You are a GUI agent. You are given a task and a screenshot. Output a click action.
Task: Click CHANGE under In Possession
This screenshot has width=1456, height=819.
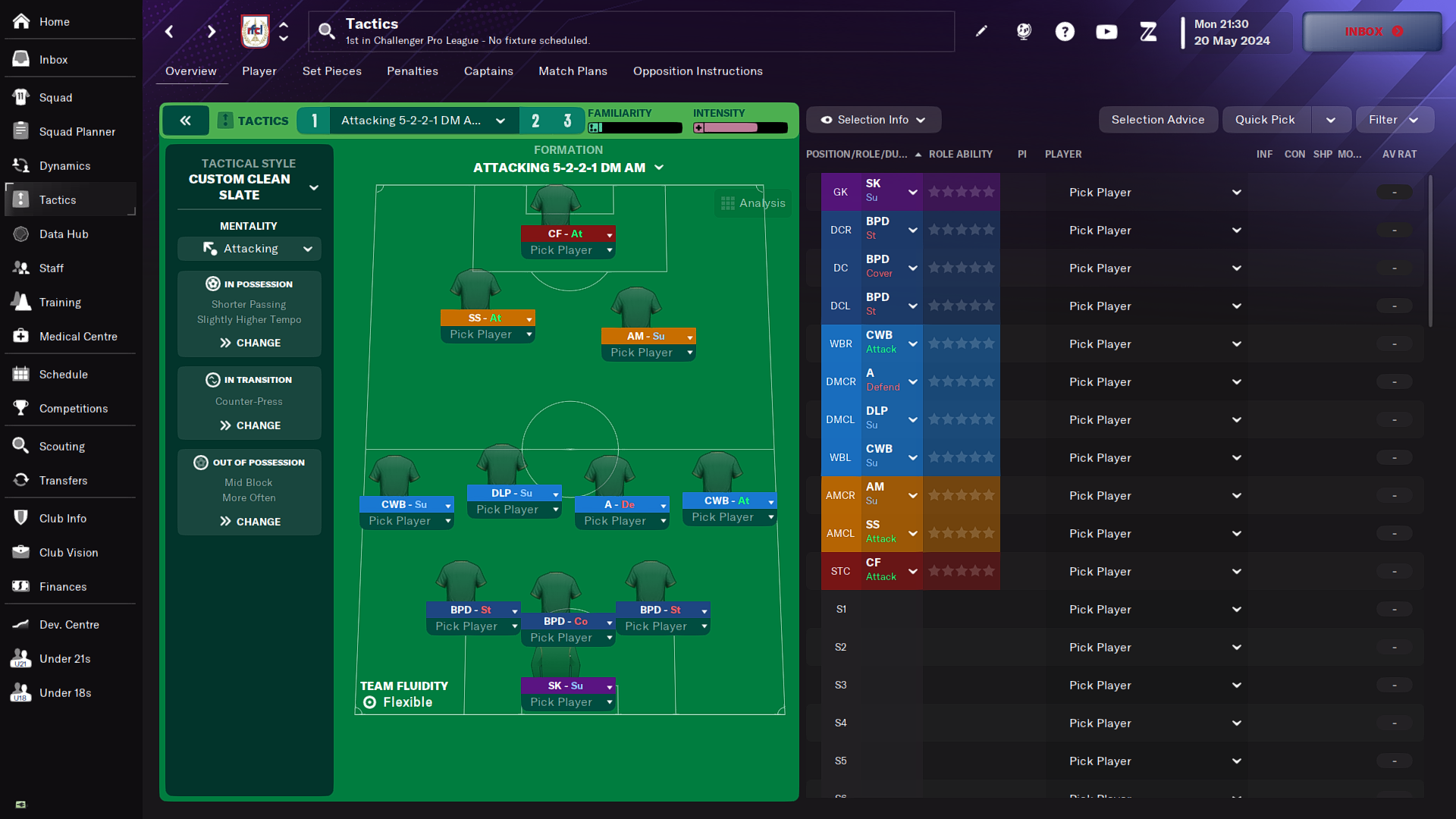(256, 342)
